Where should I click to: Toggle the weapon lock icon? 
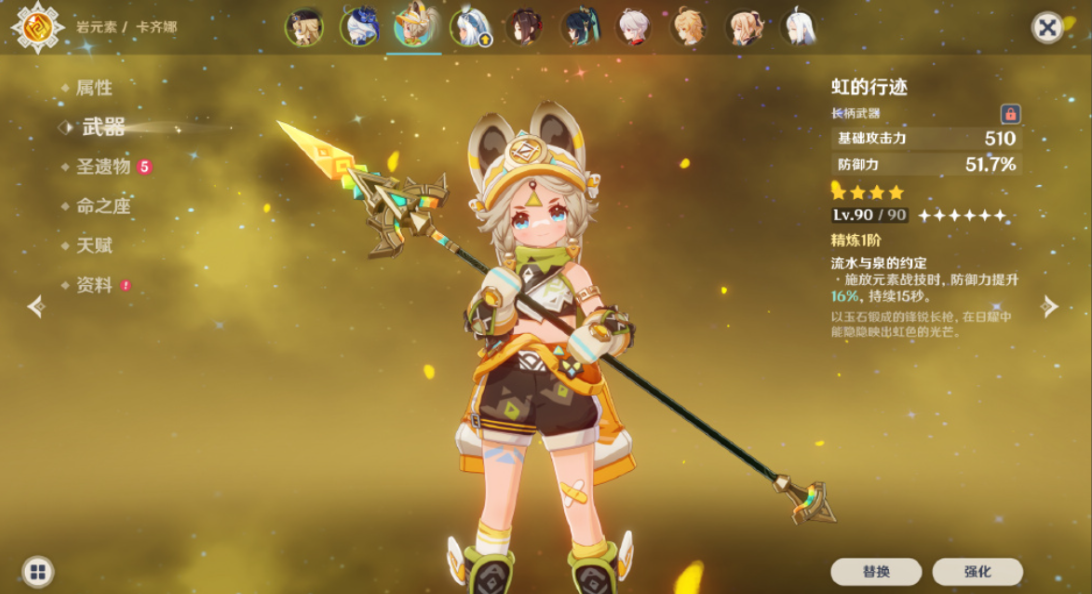1010,113
